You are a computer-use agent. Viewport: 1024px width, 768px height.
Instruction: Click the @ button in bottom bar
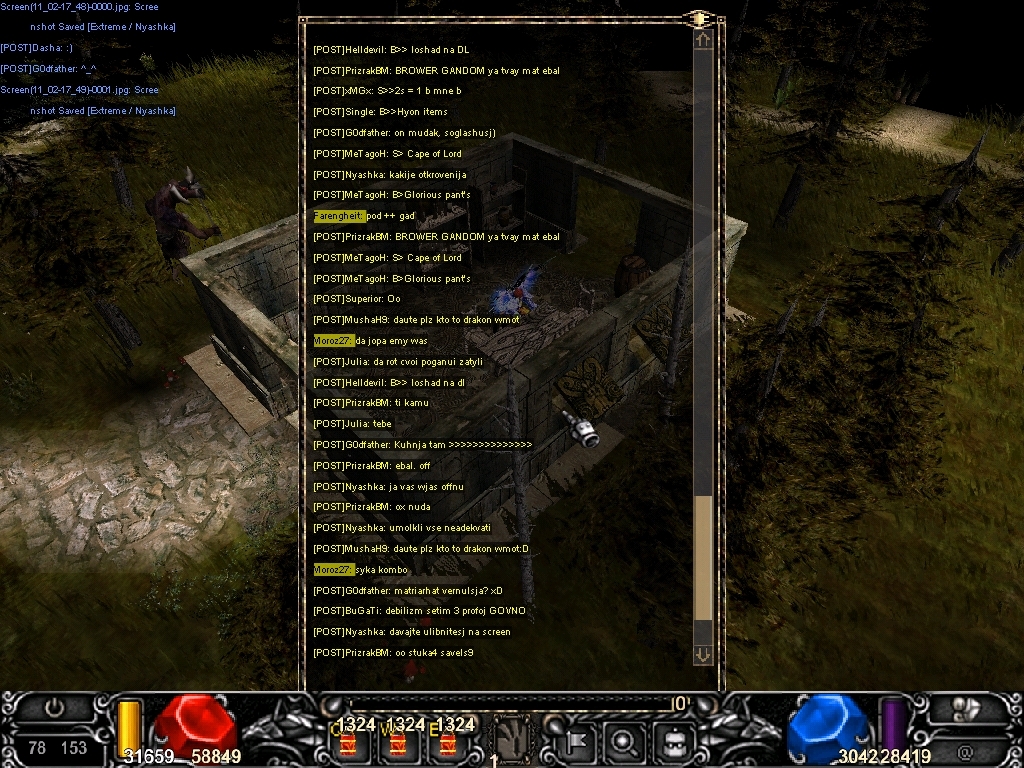pyautogui.click(x=965, y=748)
